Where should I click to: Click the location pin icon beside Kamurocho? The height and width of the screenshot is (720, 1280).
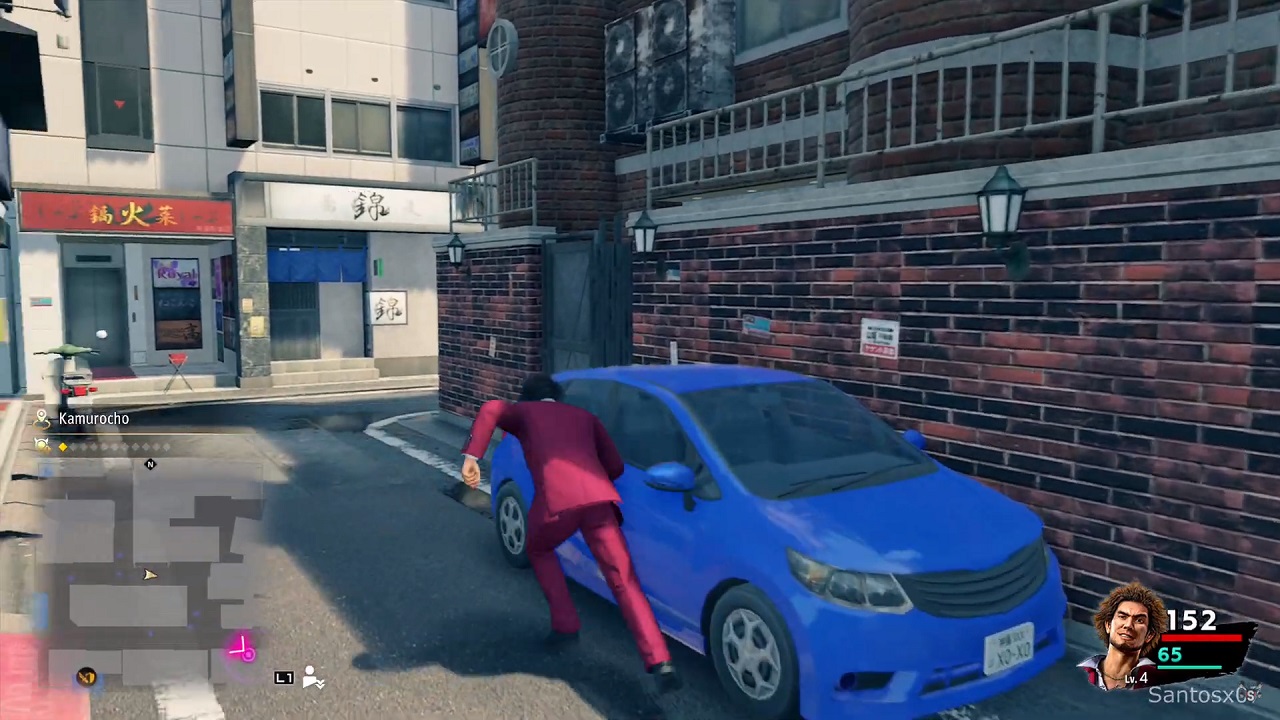[x=41, y=419]
